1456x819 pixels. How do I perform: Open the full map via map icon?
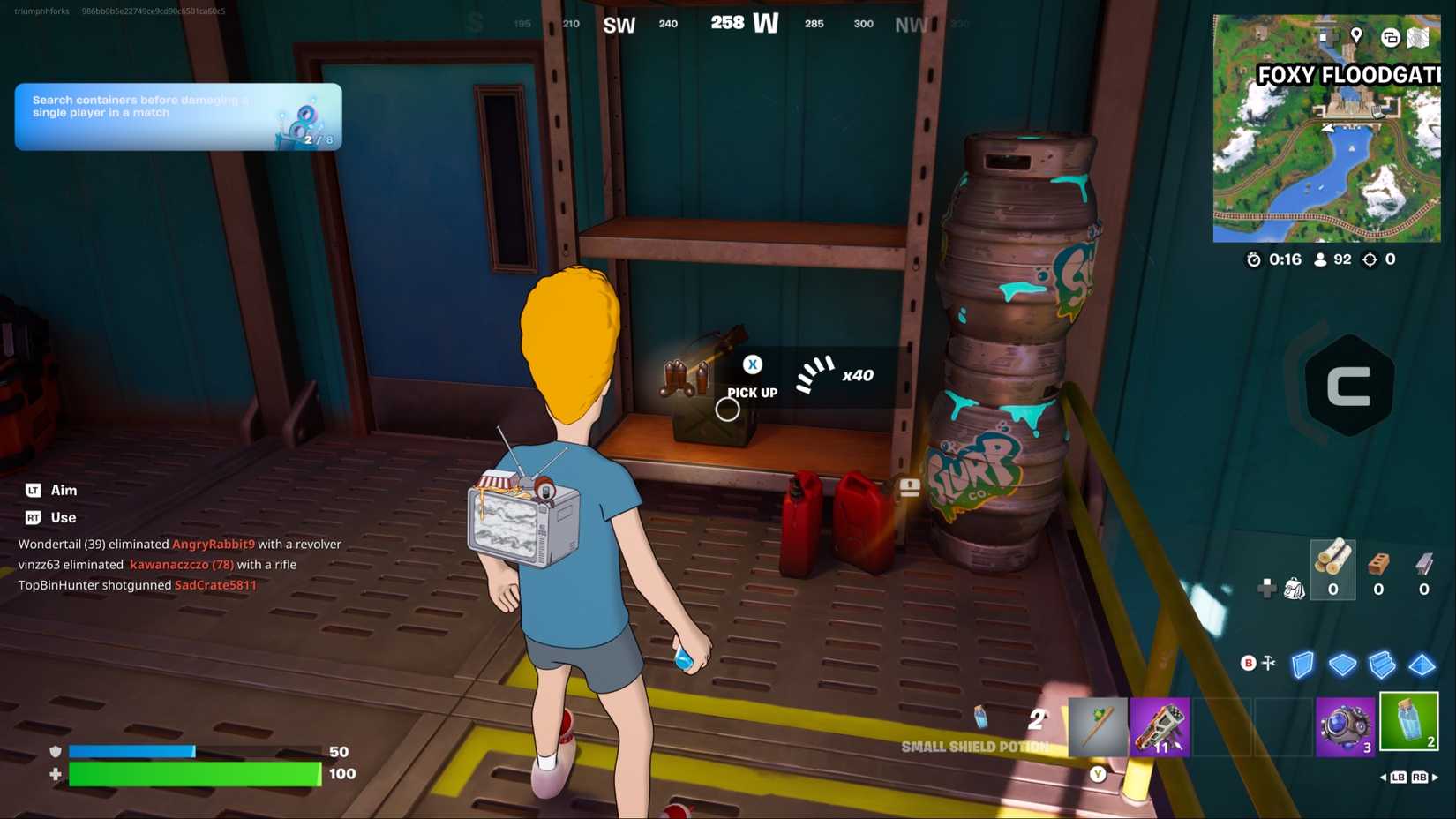click(x=1418, y=38)
